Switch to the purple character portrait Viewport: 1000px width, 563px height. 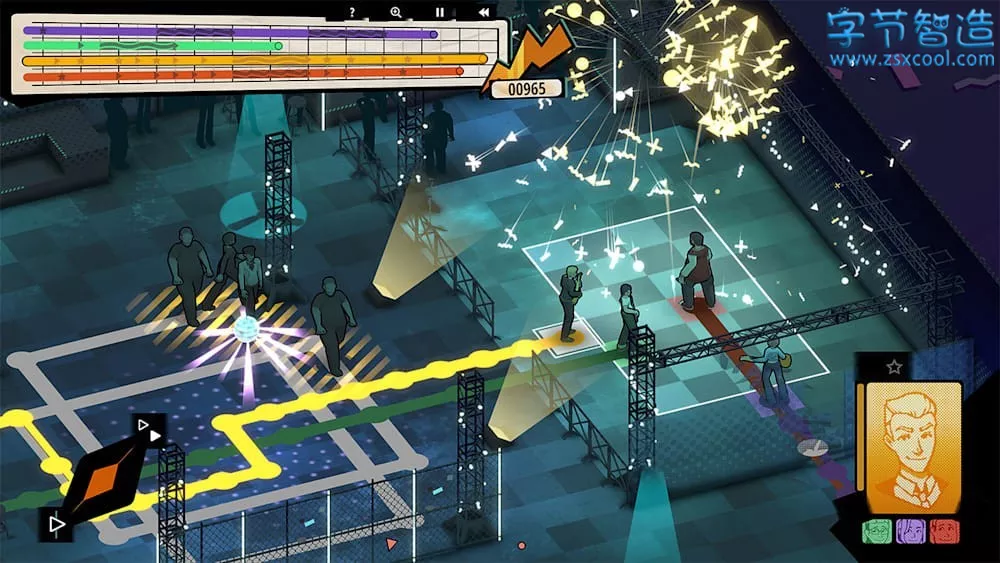point(910,531)
